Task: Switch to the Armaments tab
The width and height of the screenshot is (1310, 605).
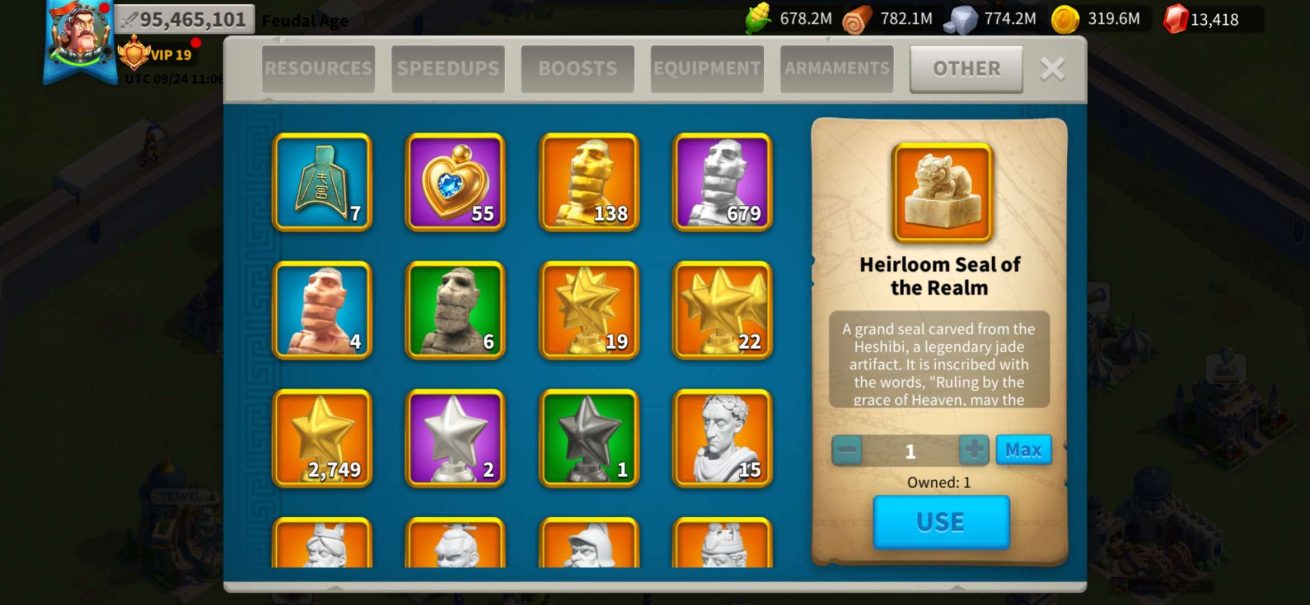Action: (x=837, y=69)
